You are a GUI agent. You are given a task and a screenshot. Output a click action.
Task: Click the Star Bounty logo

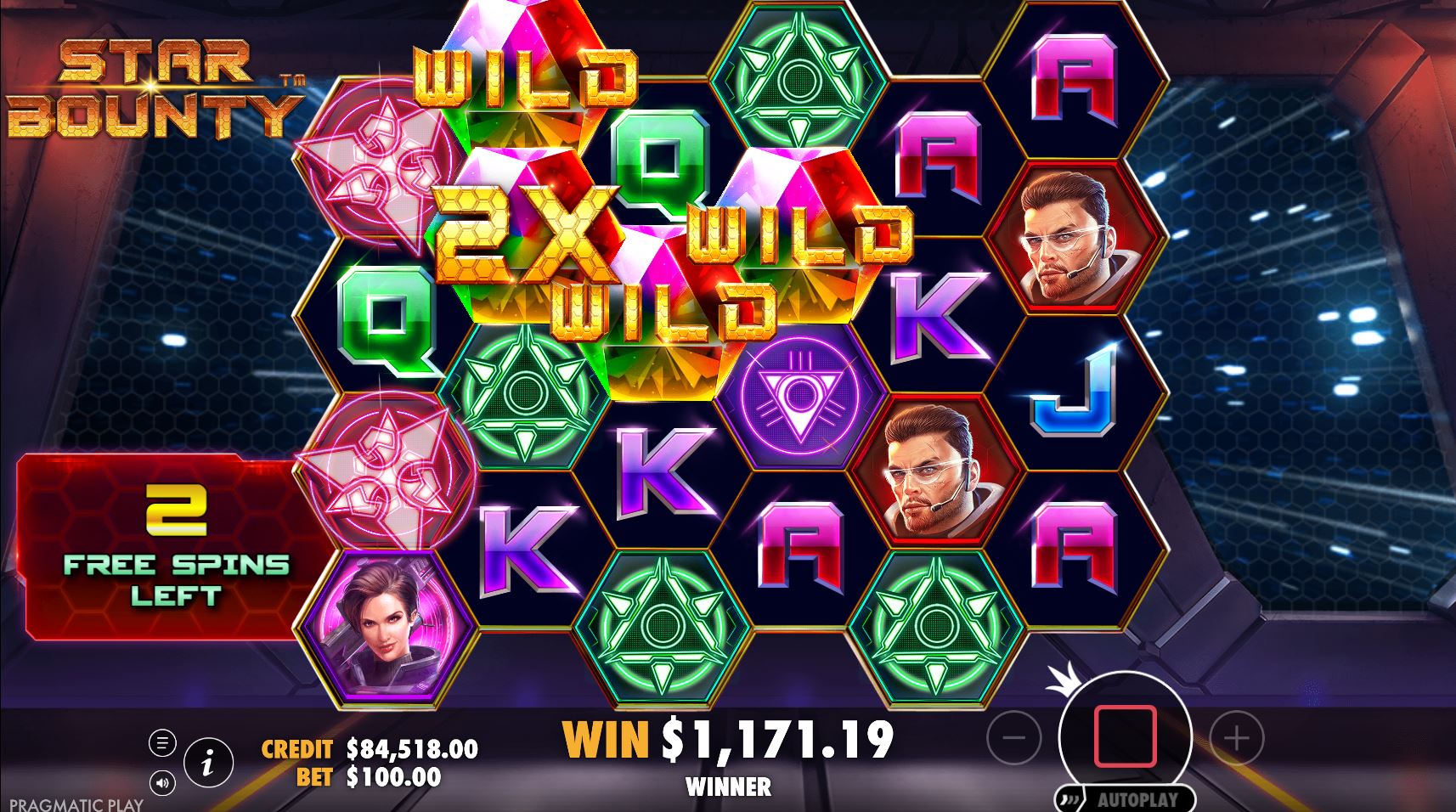[153, 89]
